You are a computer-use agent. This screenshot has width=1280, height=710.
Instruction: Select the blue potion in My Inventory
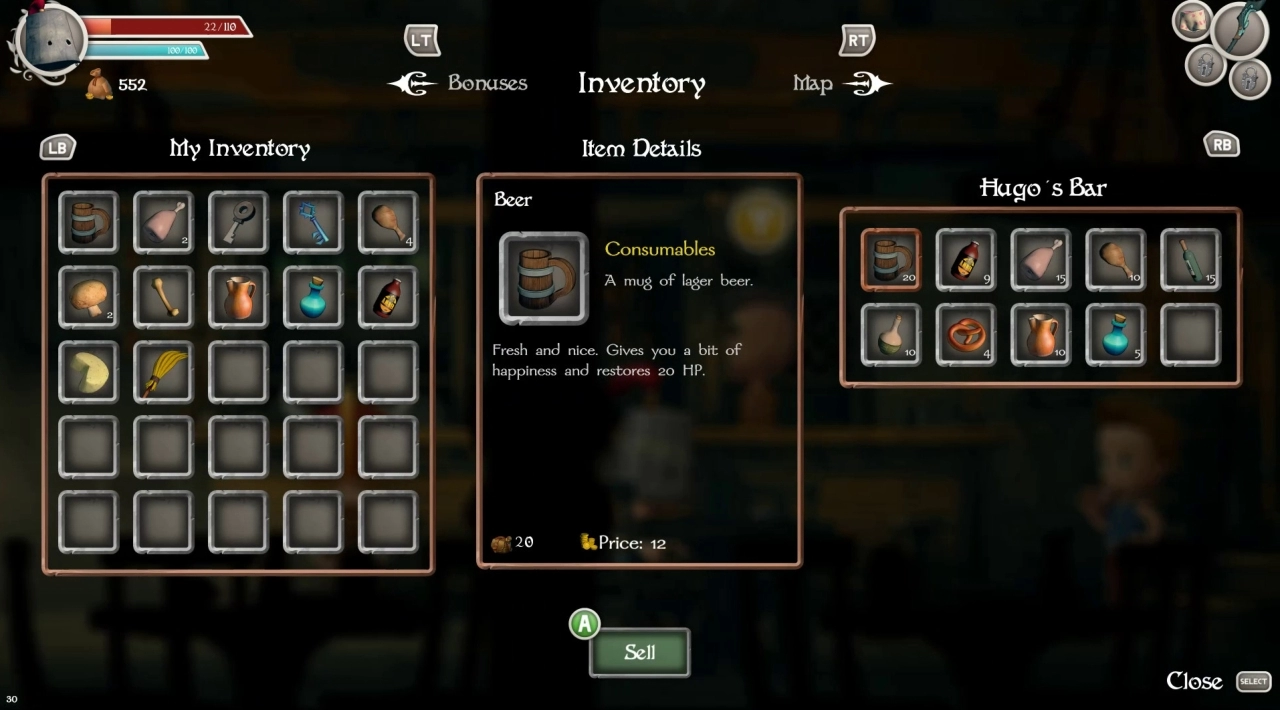[313, 297]
